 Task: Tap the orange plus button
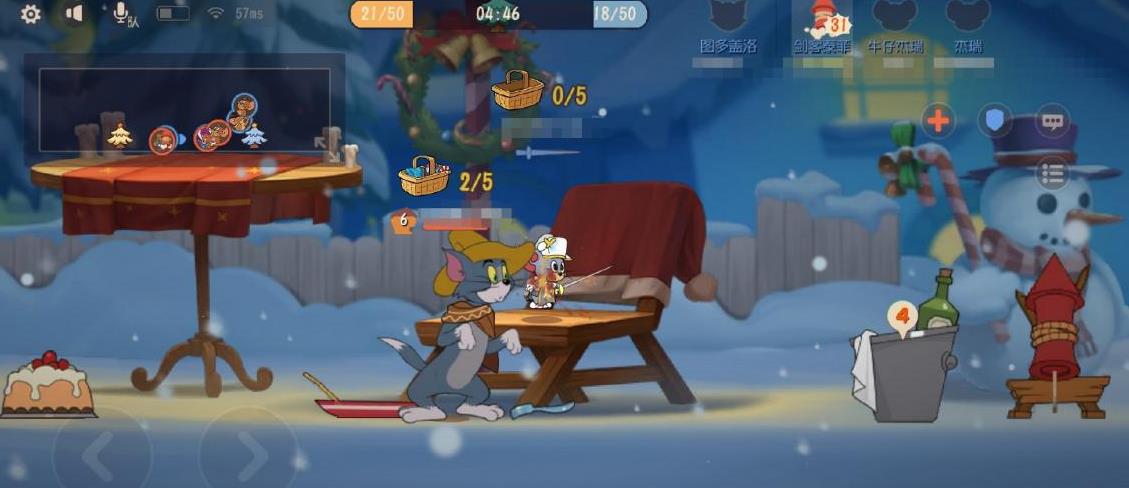tap(938, 121)
